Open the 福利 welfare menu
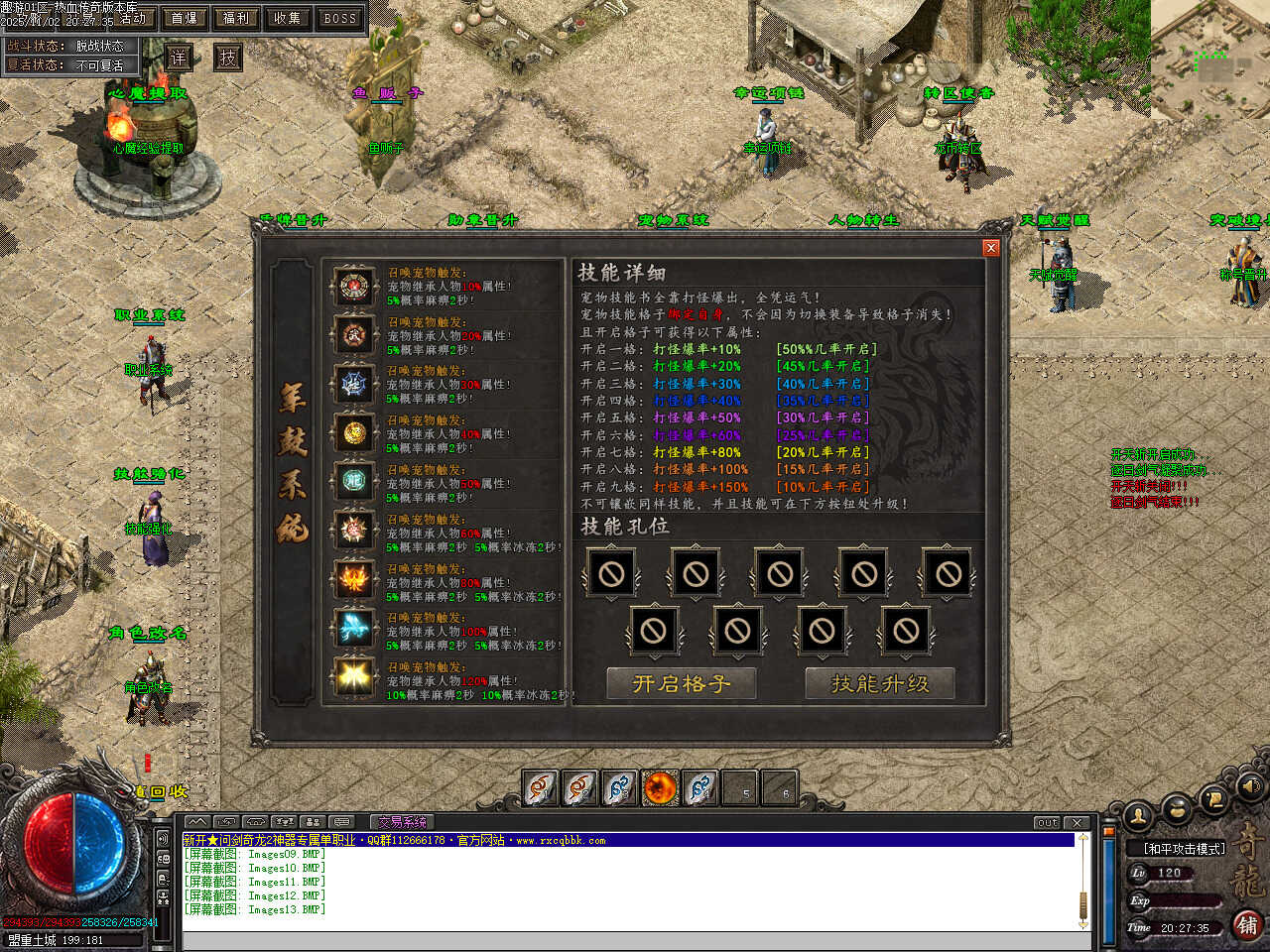The width and height of the screenshot is (1270, 952). click(x=236, y=18)
